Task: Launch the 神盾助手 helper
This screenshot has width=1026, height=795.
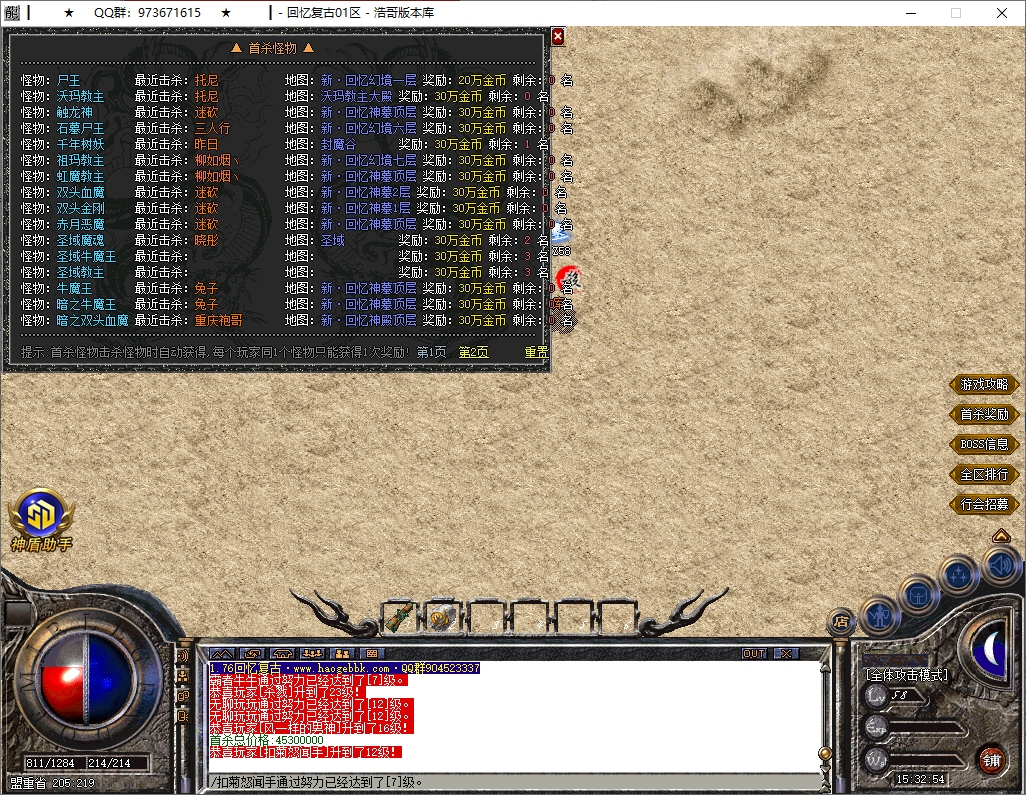Action: [x=41, y=518]
